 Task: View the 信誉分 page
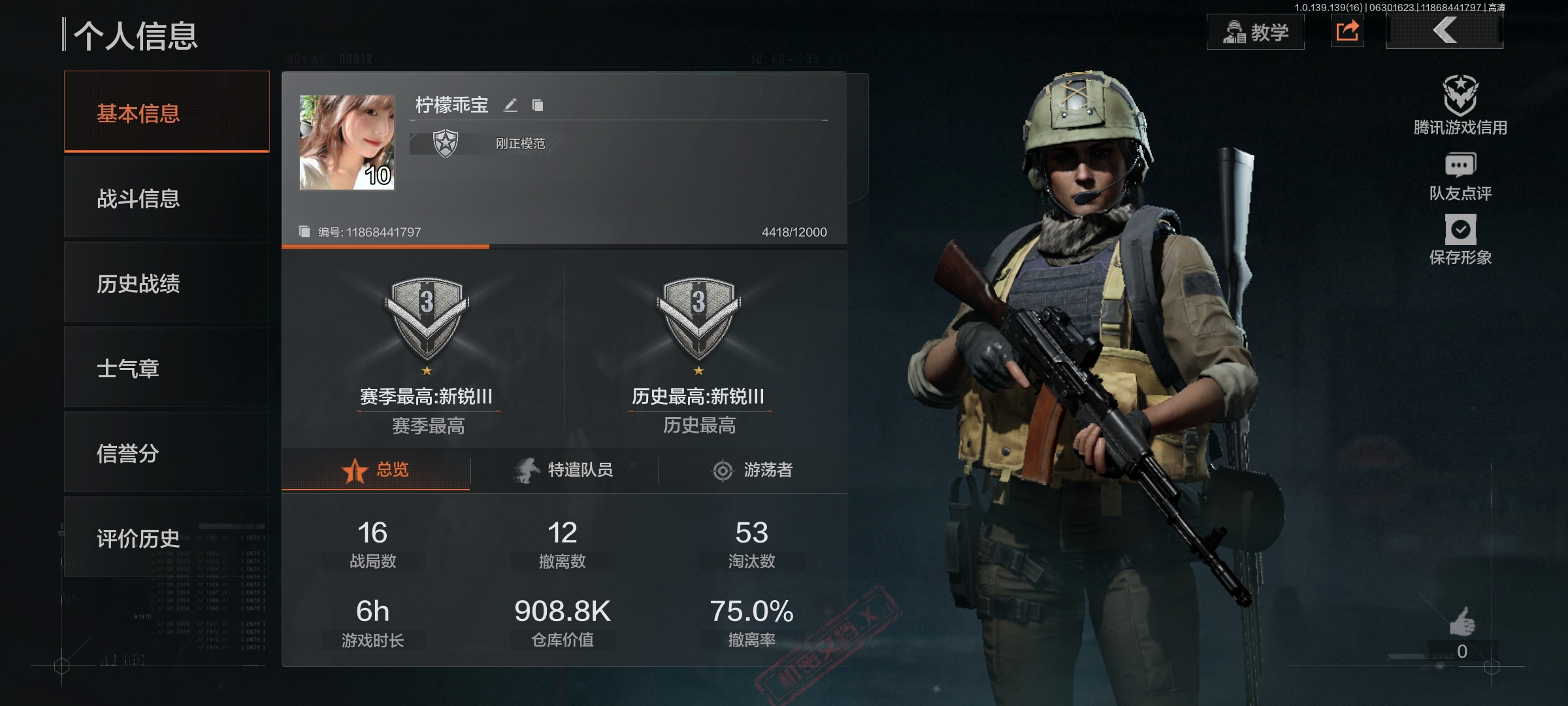coord(167,453)
